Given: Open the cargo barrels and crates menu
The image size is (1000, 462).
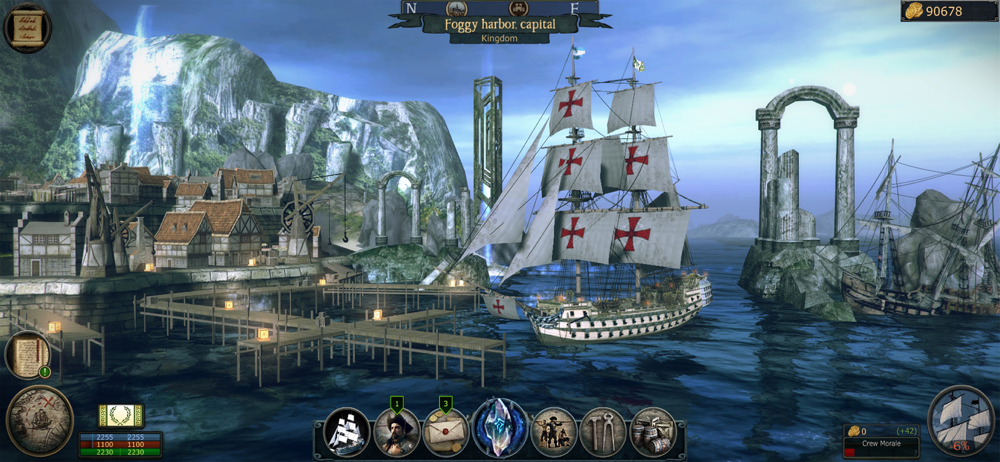Looking at the screenshot, I should [x=653, y=431].
